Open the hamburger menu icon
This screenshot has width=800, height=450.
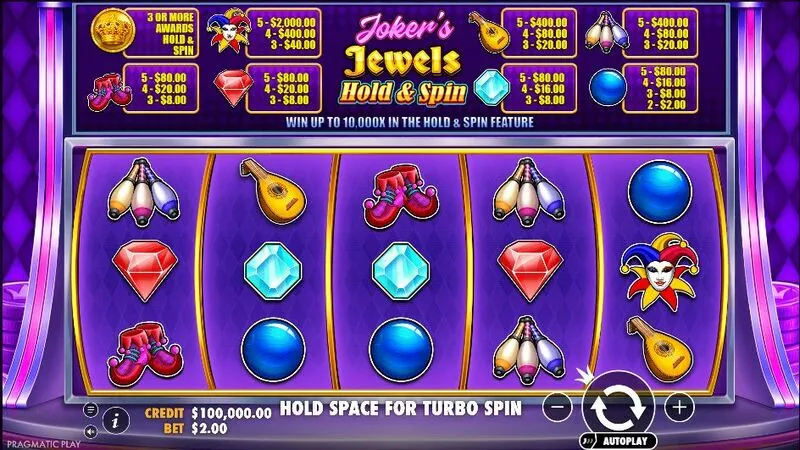(x=91, y=410)
